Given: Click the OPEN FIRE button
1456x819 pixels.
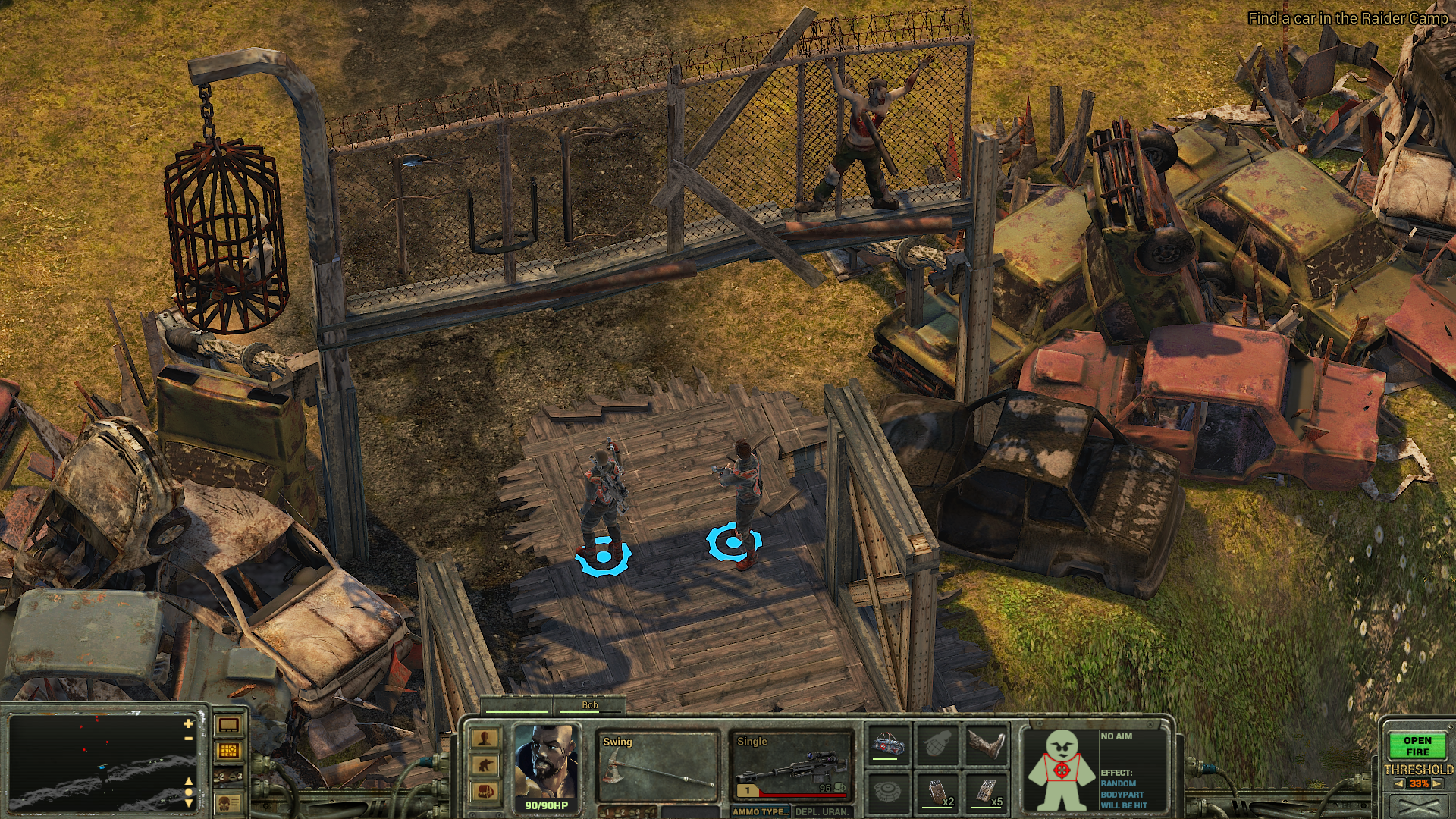Looking at the screenshot, I should pyautogui.click(x=1417, y=746).
